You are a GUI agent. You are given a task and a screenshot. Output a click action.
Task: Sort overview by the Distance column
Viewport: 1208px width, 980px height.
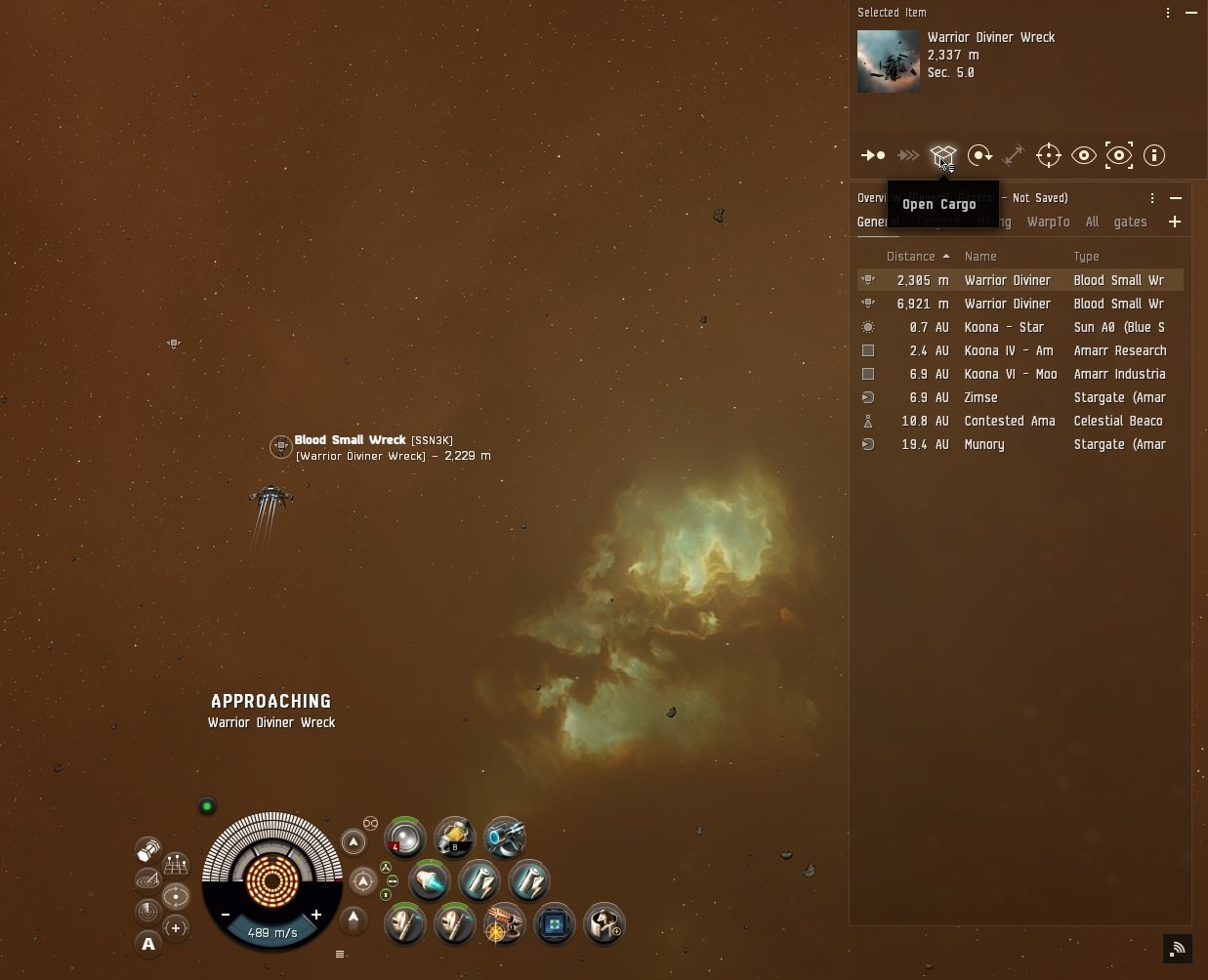tap(911, 257)
